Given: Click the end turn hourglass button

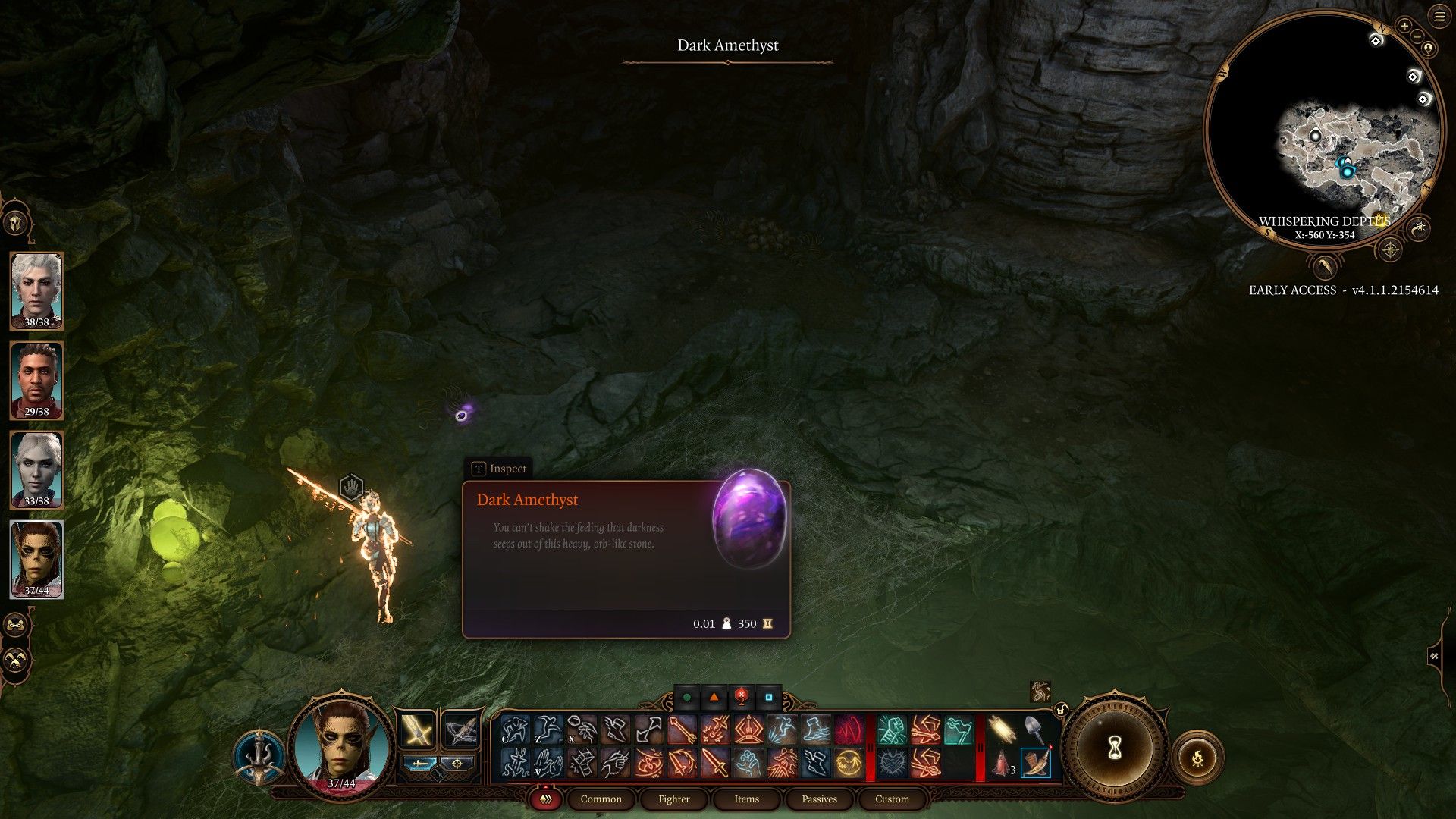Looking at the screenshot, I should click(1114, 748).
